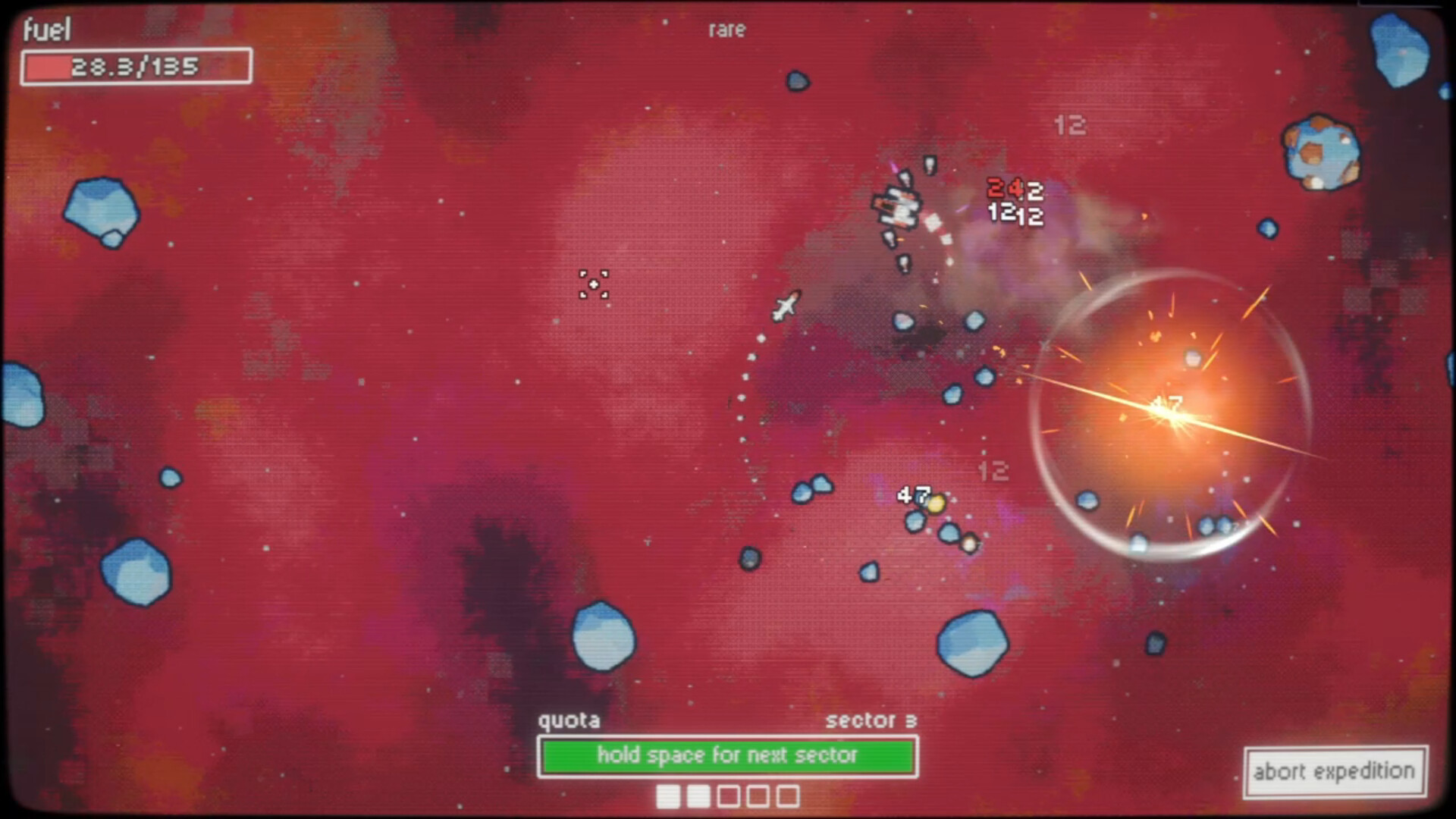Select the fuel header label
Viewport: 1456px width, 819px height.
coord(45,30)
